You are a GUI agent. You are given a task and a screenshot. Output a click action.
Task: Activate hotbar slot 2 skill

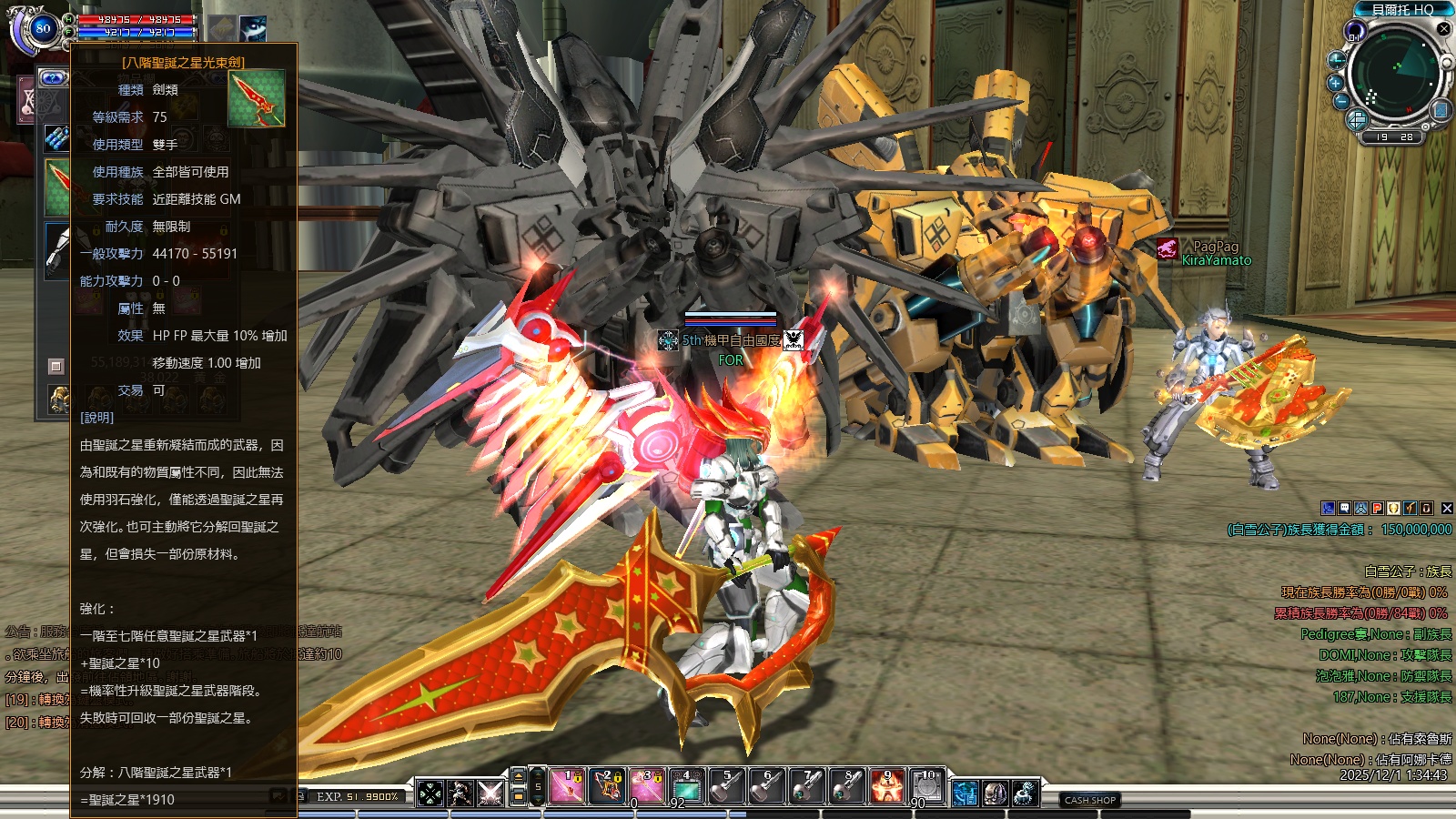tap(607, 787)
